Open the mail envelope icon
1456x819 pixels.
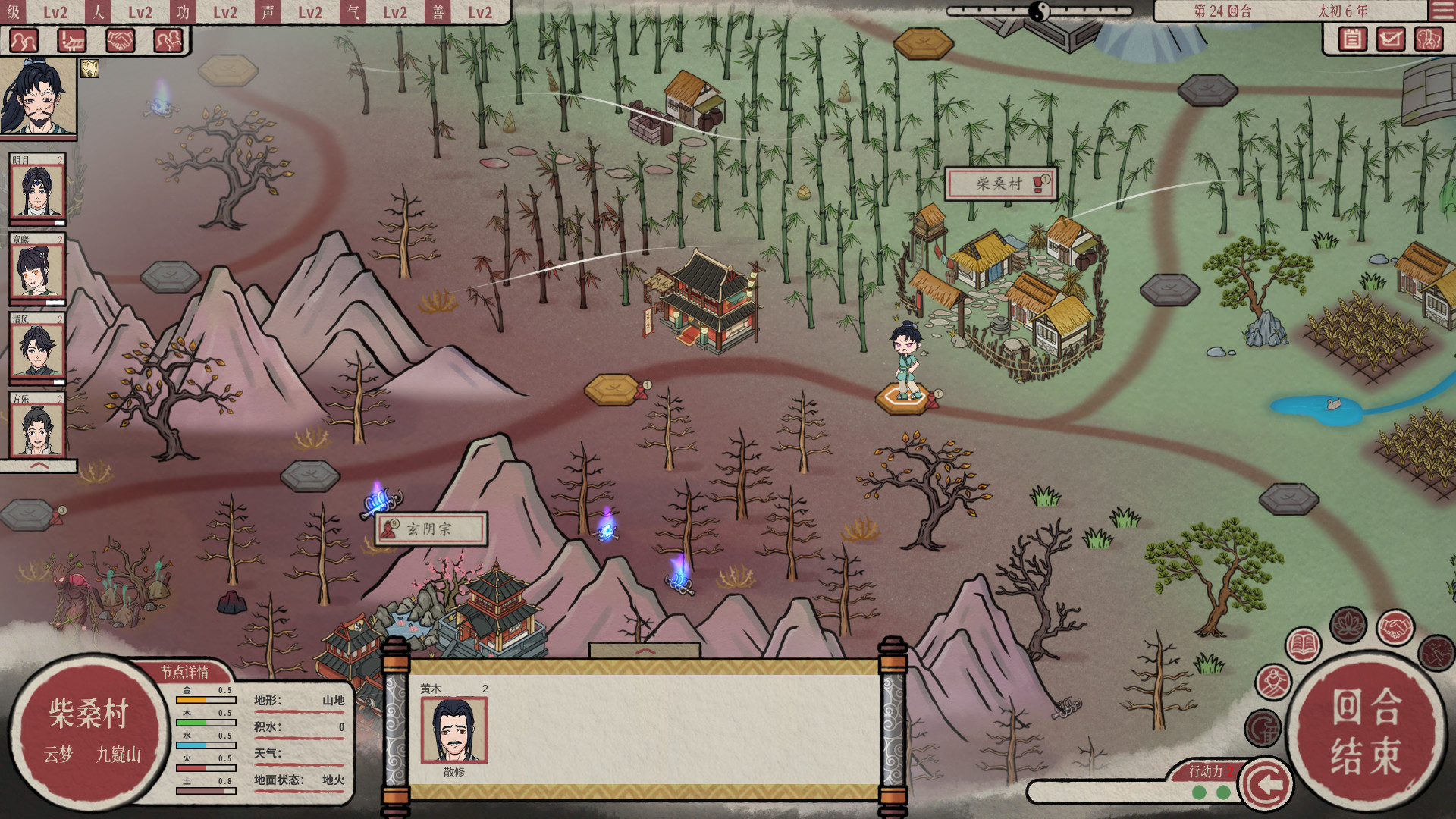[x=1390, y=39]
